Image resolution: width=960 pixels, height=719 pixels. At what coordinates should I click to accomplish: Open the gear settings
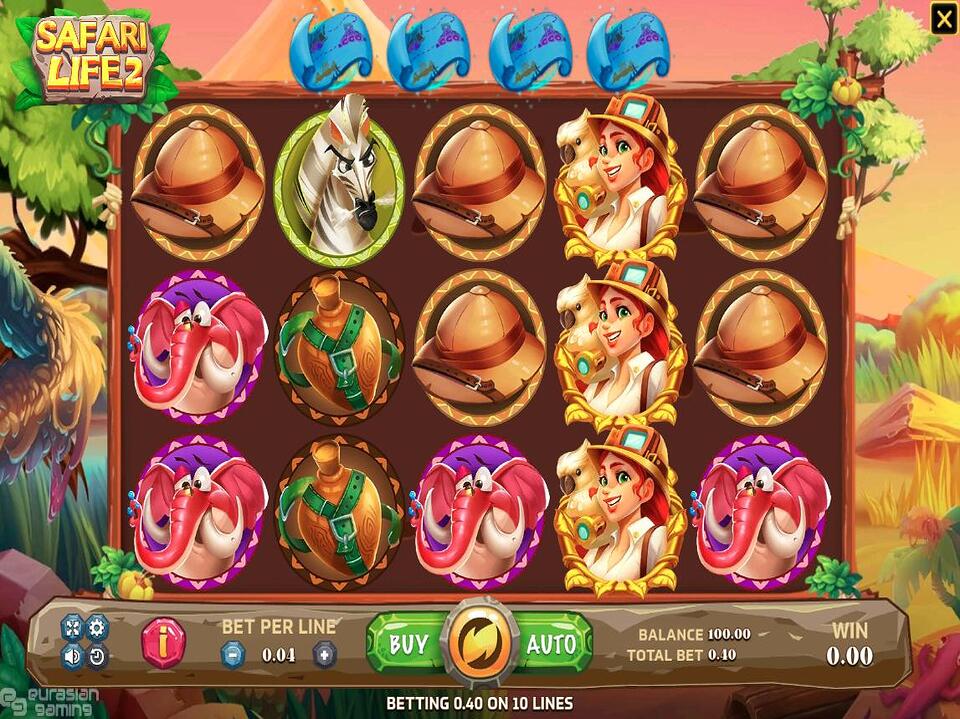click(x=97, y=627)
